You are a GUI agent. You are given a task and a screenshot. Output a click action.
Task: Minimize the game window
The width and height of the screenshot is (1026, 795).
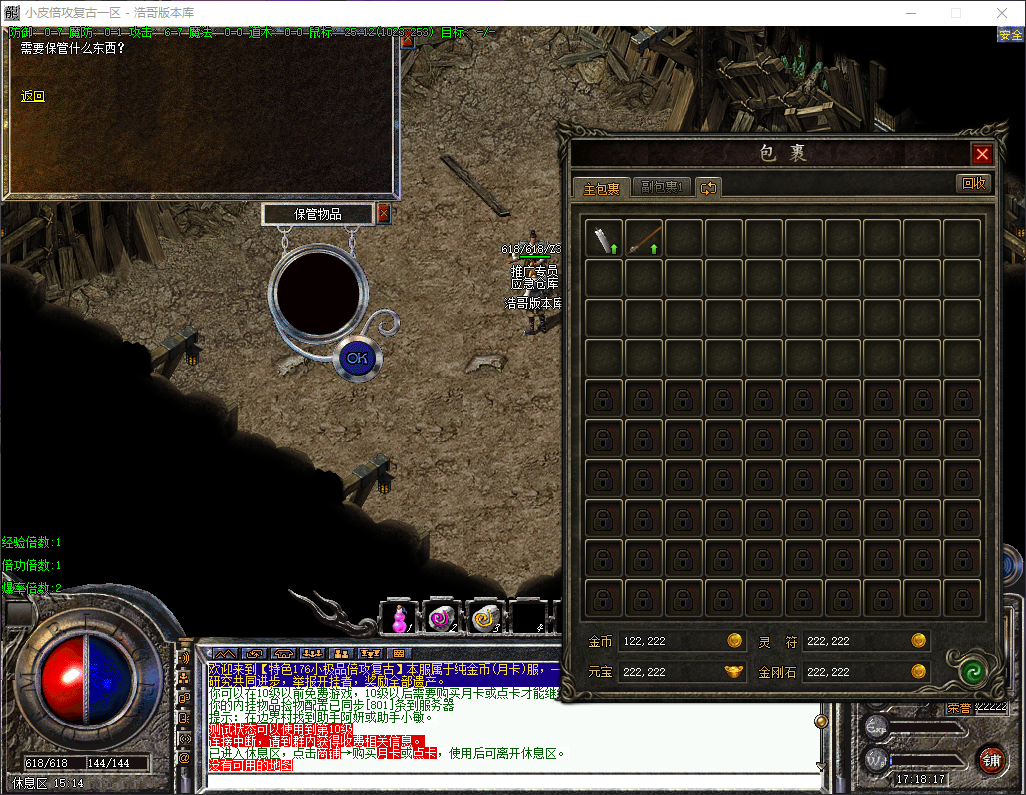click(912, 13)
